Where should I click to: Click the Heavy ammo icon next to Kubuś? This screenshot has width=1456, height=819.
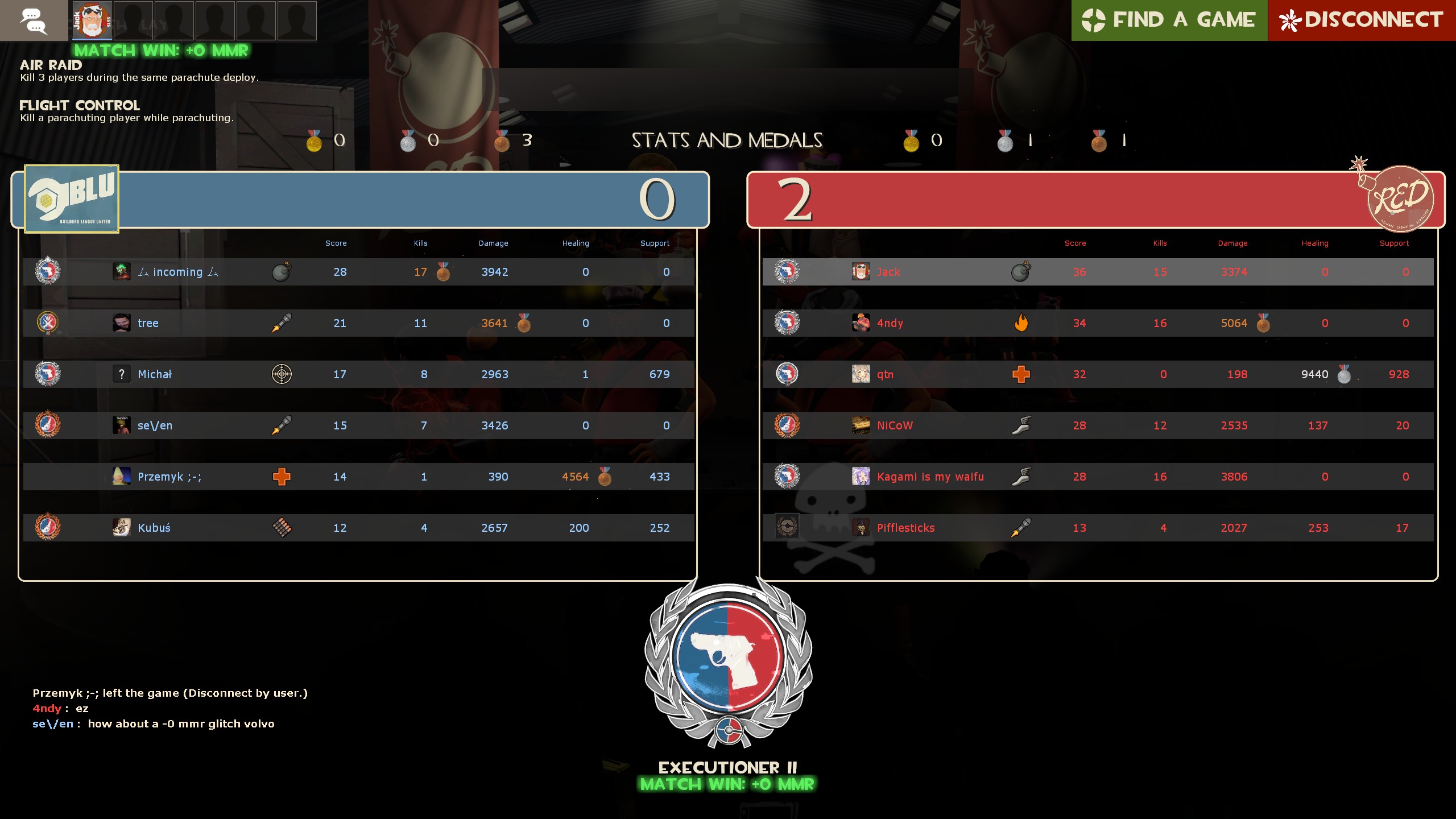pos(282,528)
